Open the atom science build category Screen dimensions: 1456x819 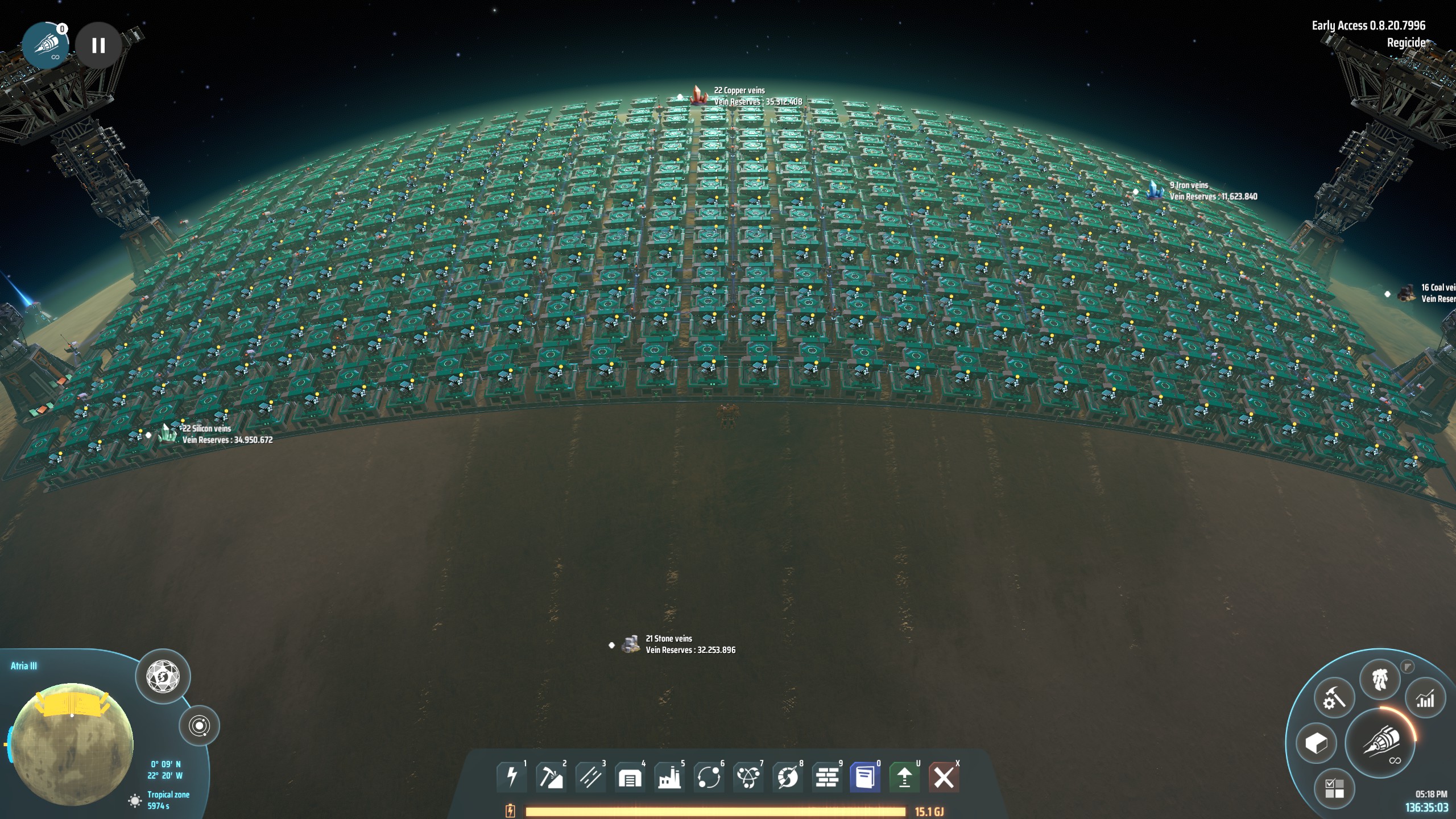tap(748, 777)
